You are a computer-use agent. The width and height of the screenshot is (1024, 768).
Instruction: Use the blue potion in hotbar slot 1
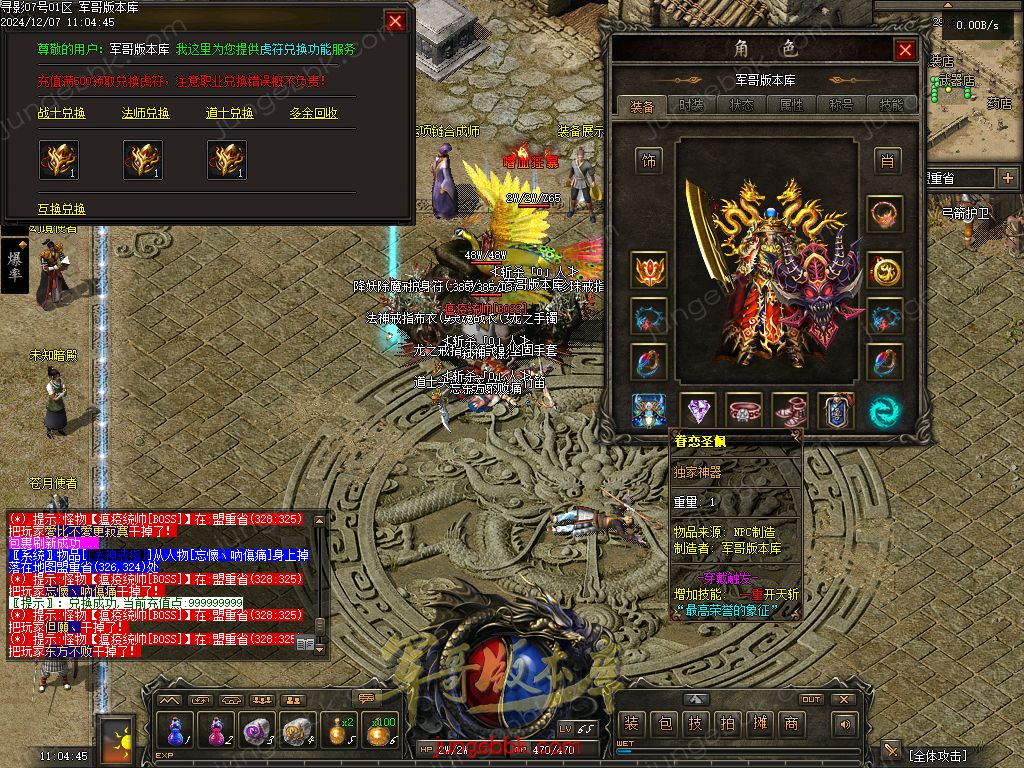176,731
